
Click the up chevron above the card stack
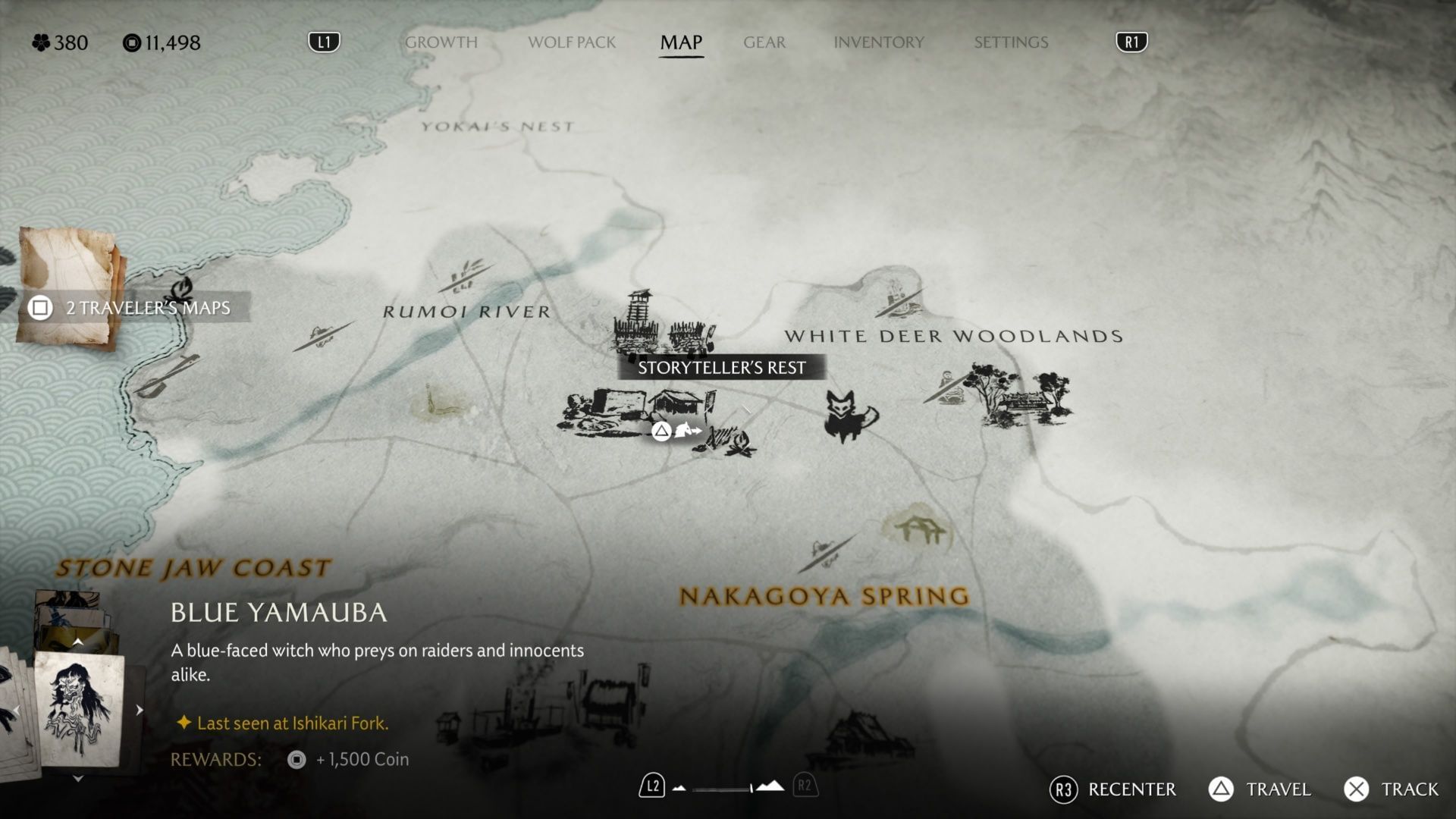coord(78,640)
